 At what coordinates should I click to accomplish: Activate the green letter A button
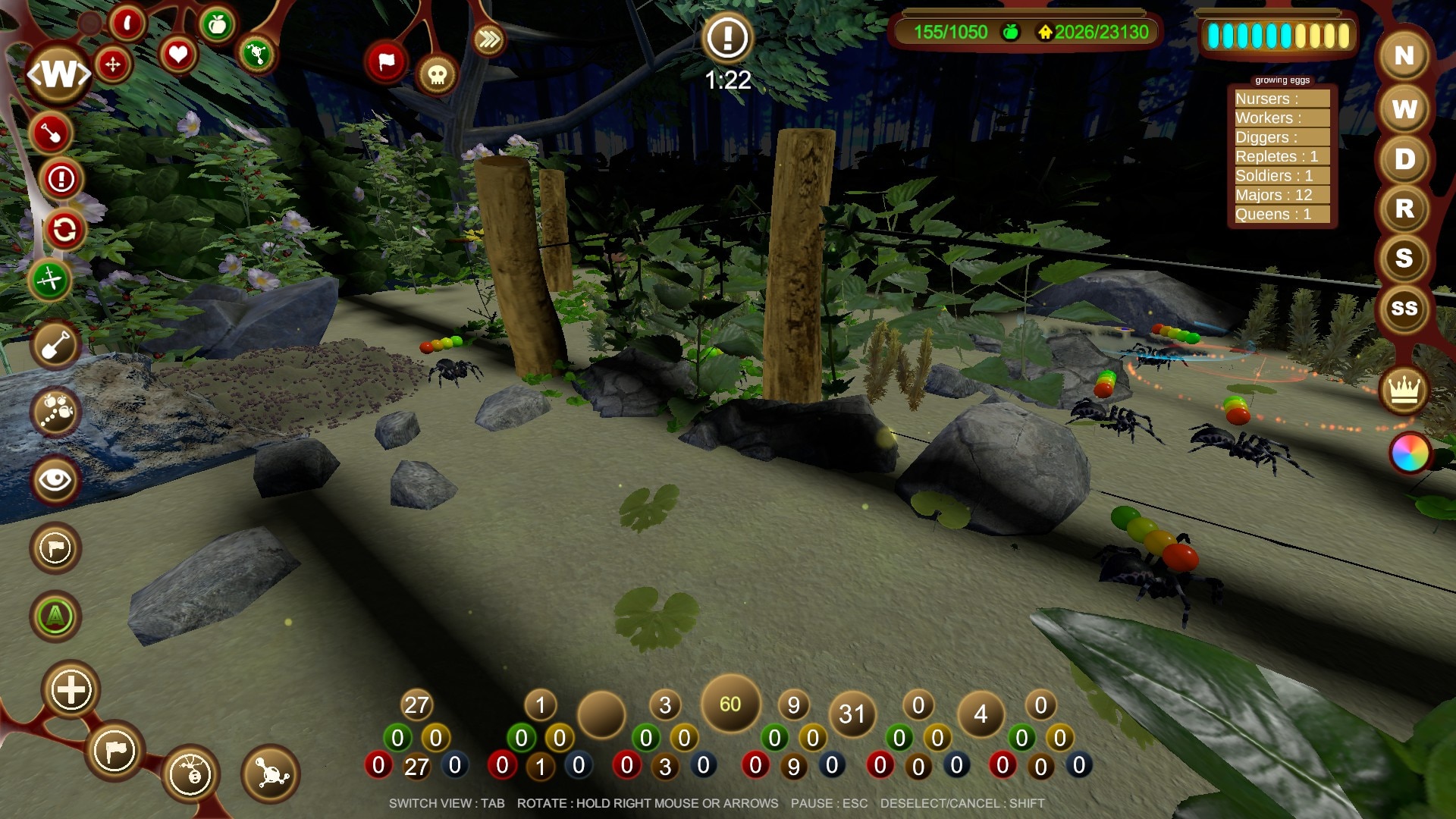[55, 616]
